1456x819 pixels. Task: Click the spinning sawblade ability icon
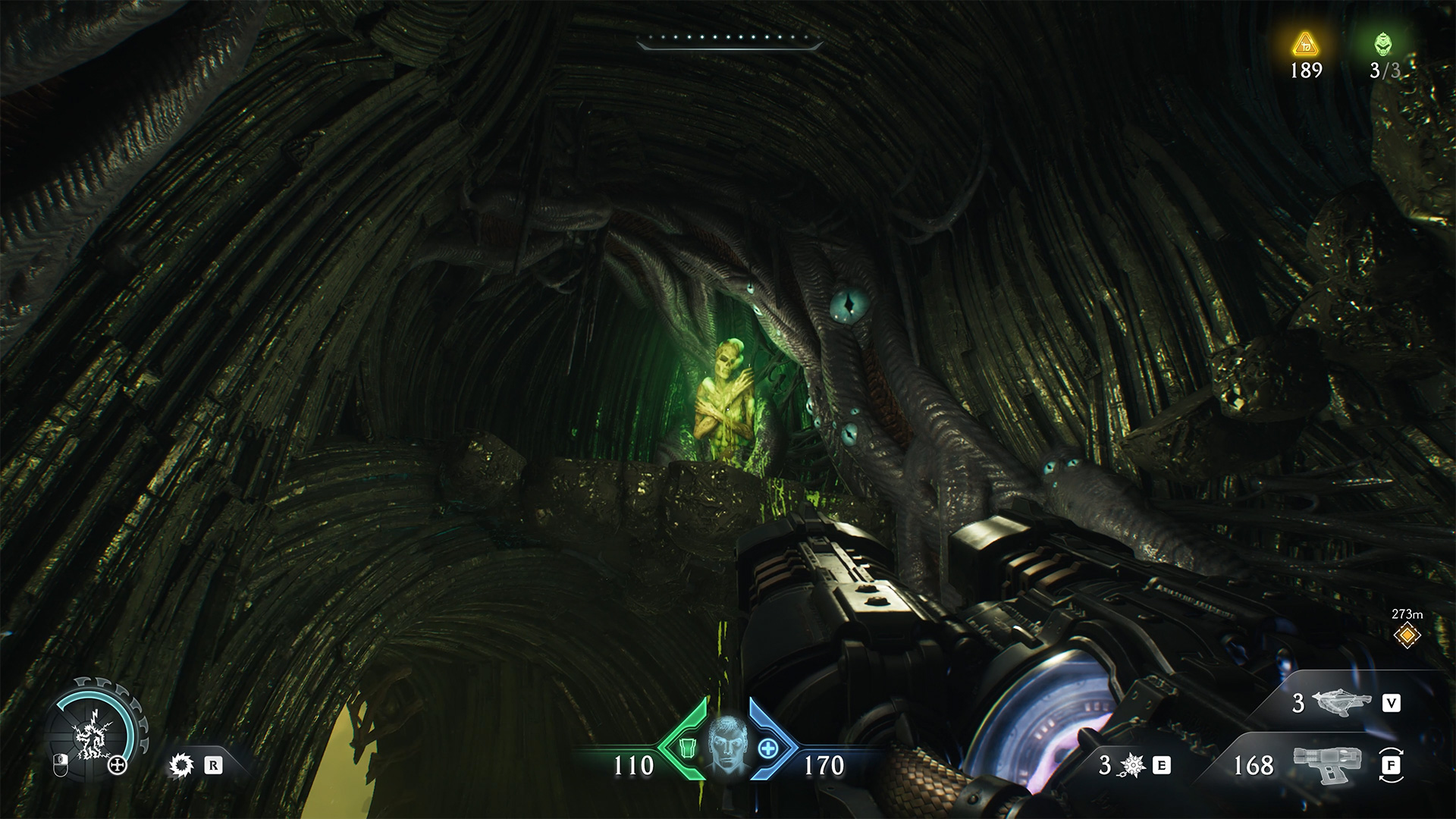(182, 765)
